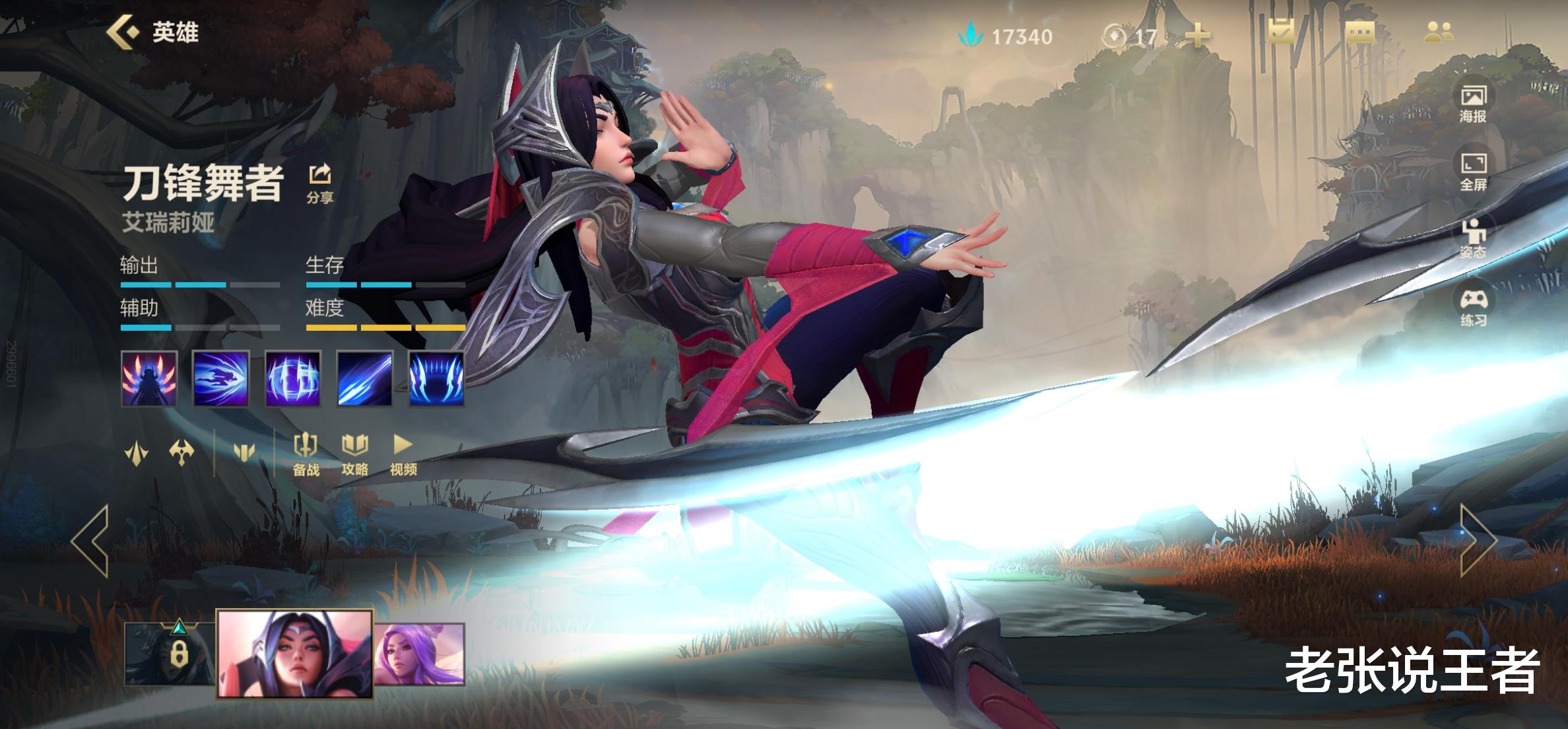
Task: Share the hero via 分享 button
Action: click(320, 183)
